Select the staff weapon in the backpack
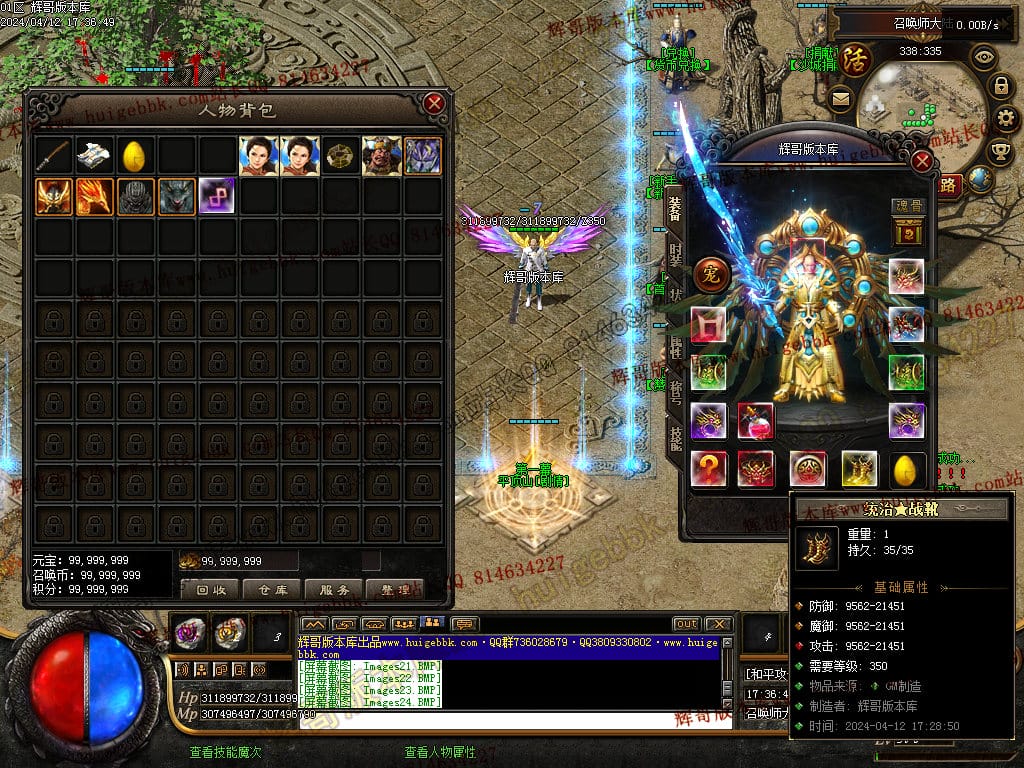 pos(54,156)
